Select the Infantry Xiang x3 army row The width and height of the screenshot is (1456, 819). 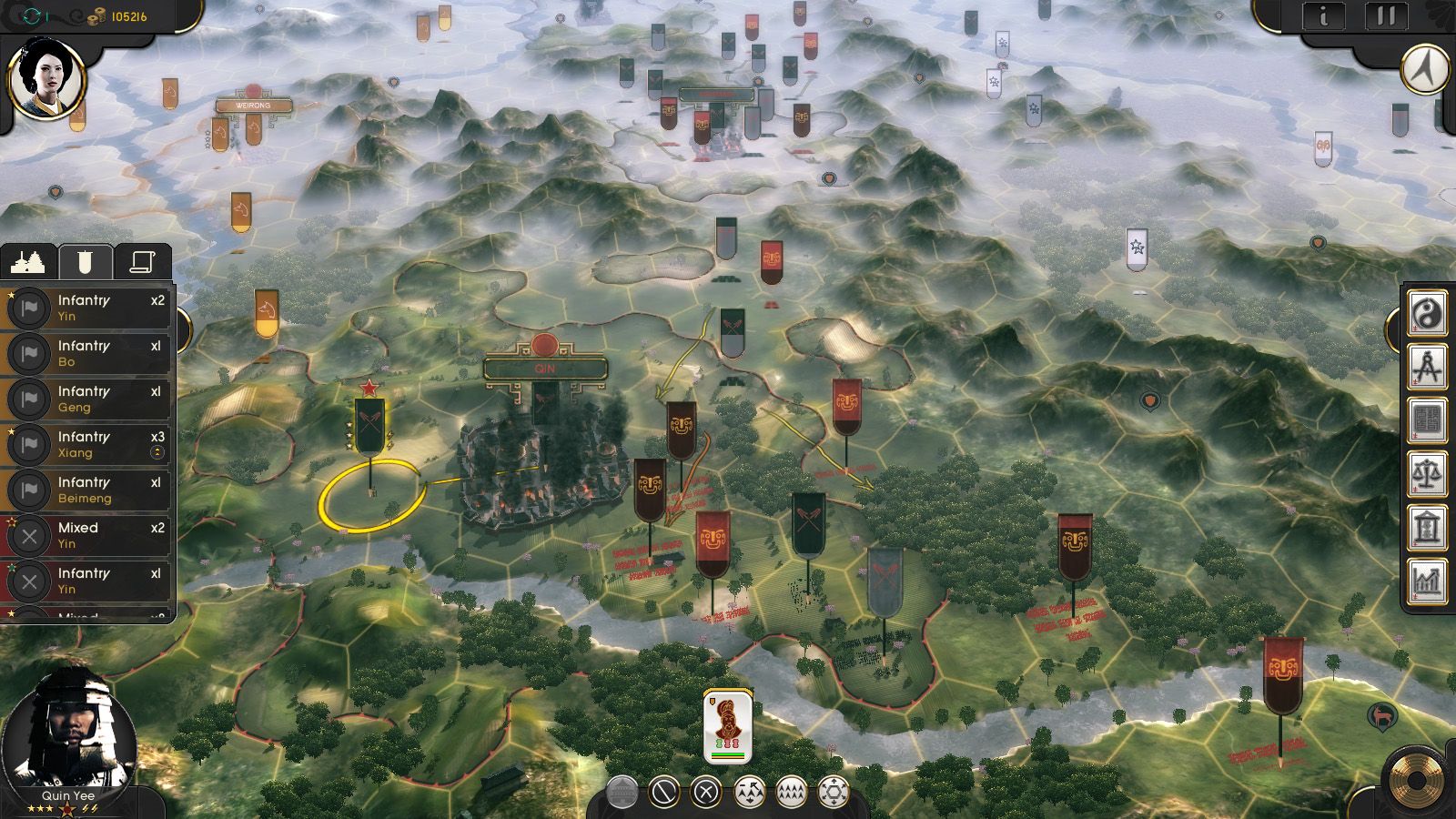click(x=88, y=444)
